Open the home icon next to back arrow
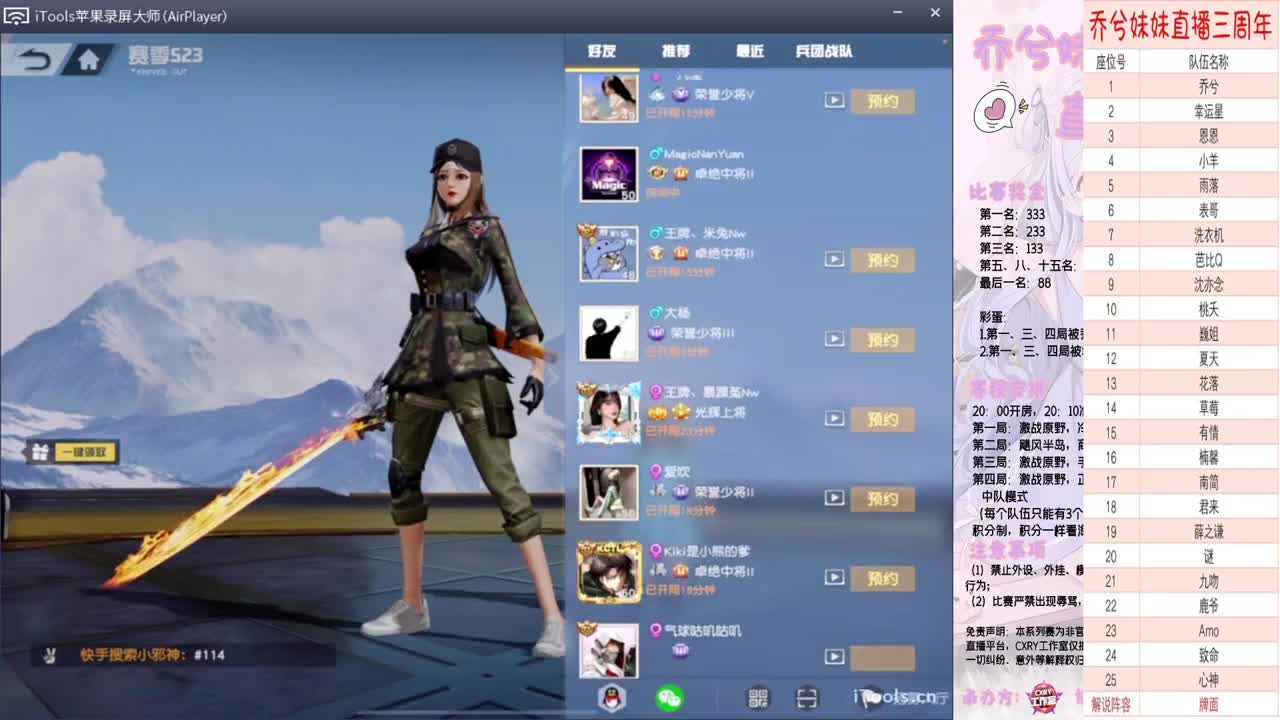Screen dimensions: 1280x720 tap(88, 58)
